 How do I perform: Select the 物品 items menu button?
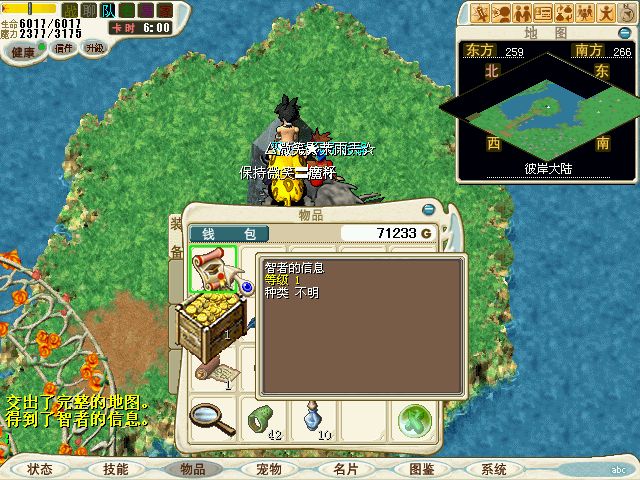click(192, 469)
